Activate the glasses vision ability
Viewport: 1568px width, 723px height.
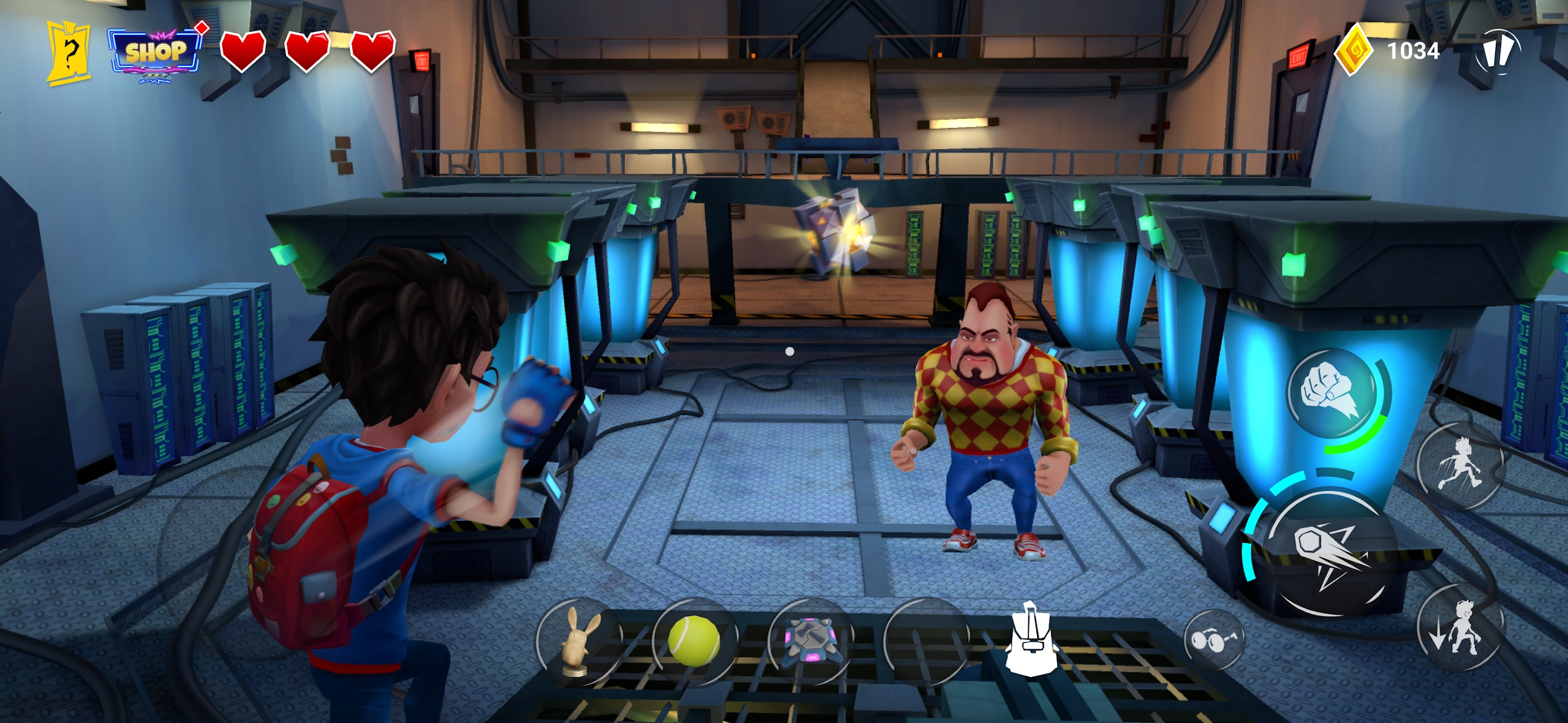coord(1213,640)
